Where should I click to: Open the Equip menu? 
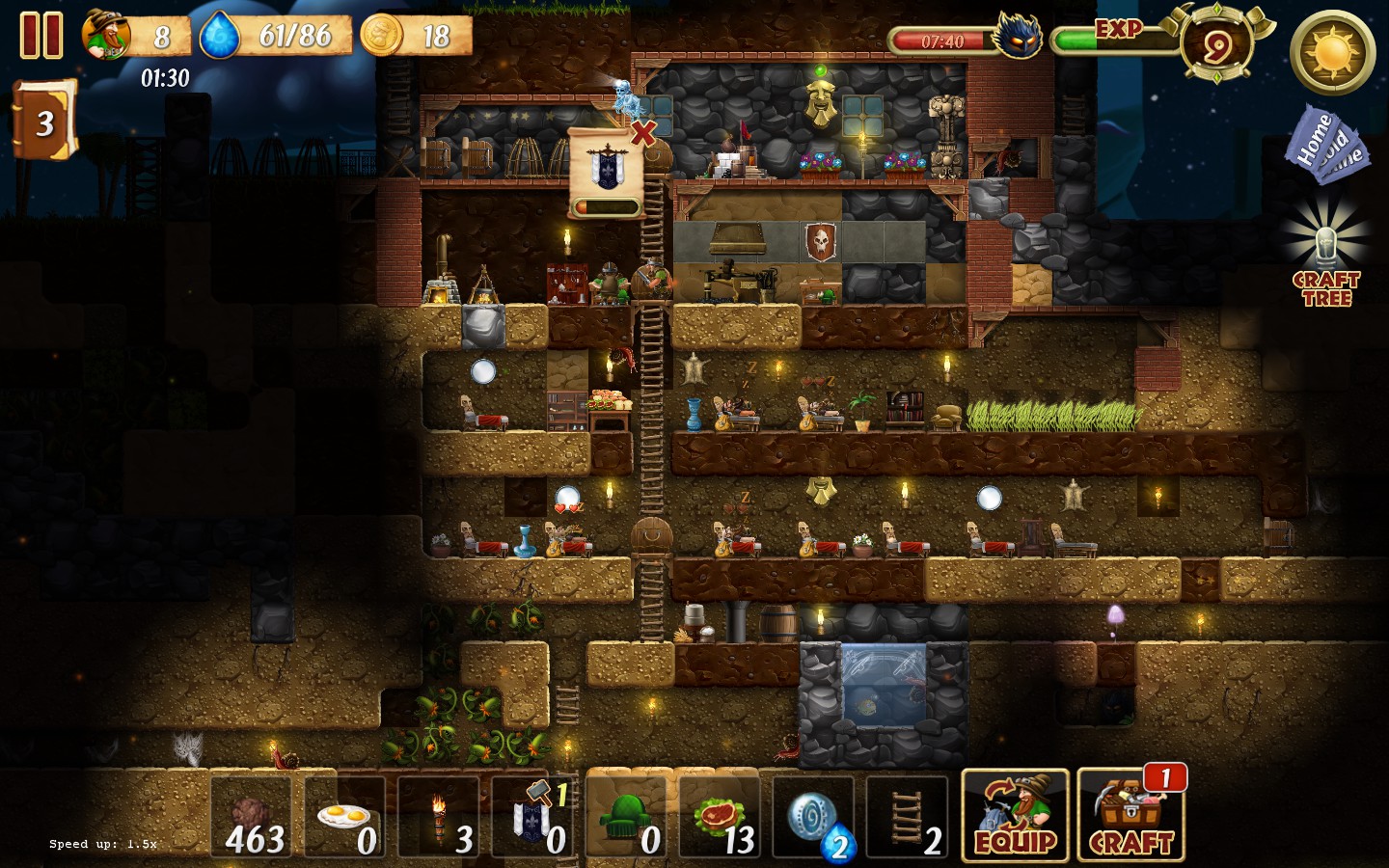point(1015,816)
